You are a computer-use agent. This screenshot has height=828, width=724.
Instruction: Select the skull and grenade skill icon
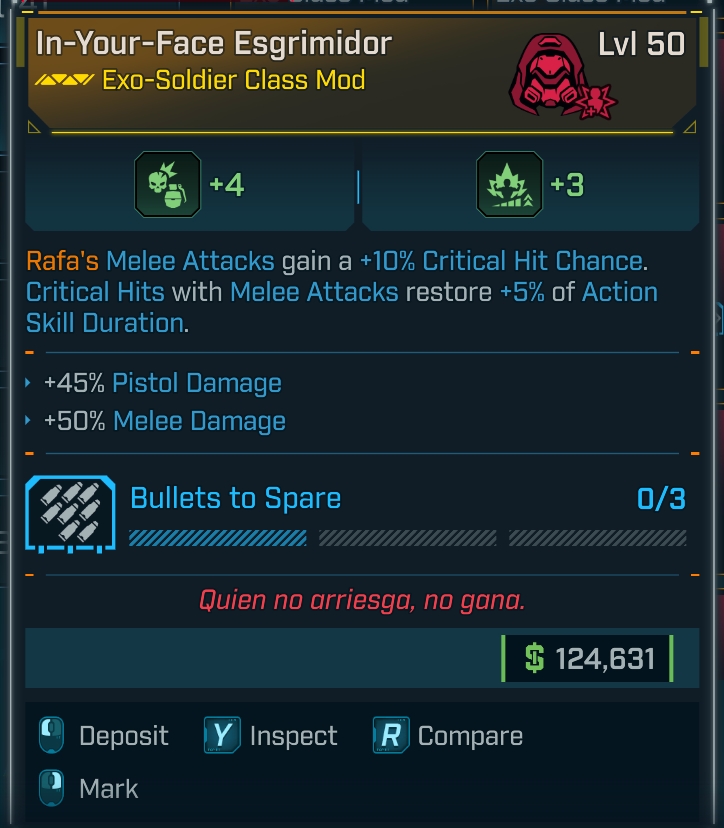click(167, 185)
